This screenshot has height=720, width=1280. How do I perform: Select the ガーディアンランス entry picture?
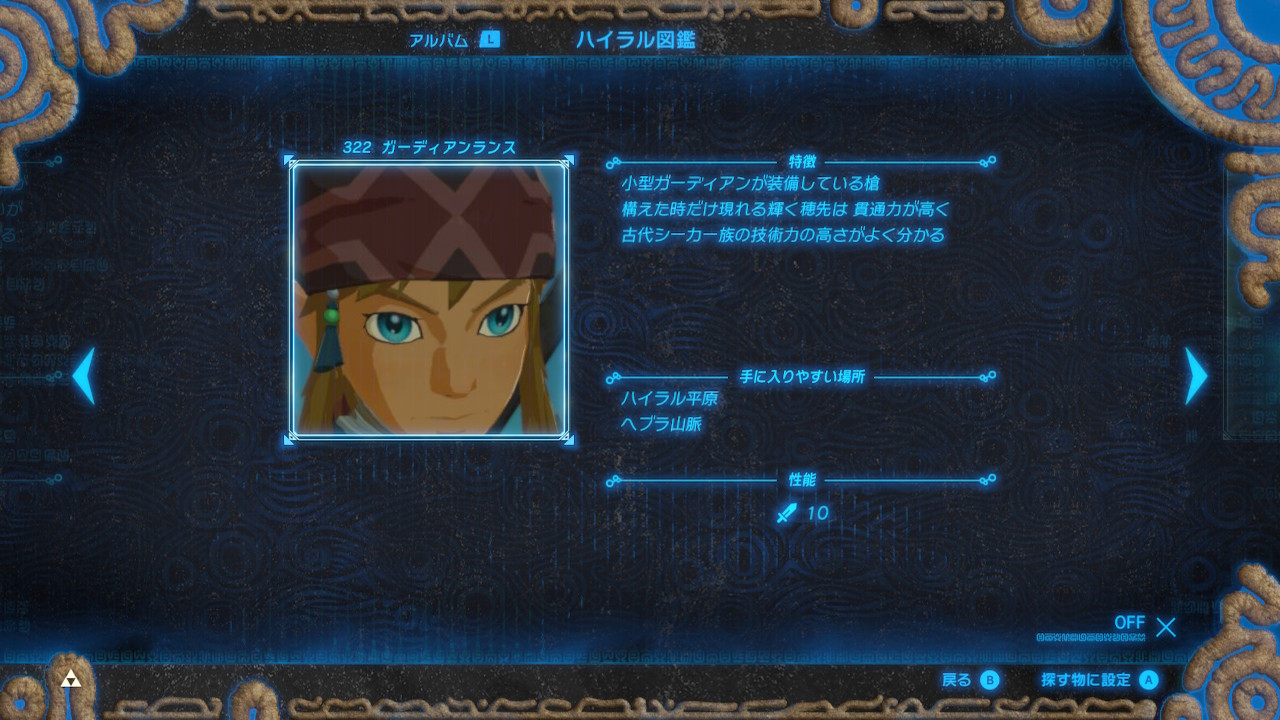coord(429,299)
